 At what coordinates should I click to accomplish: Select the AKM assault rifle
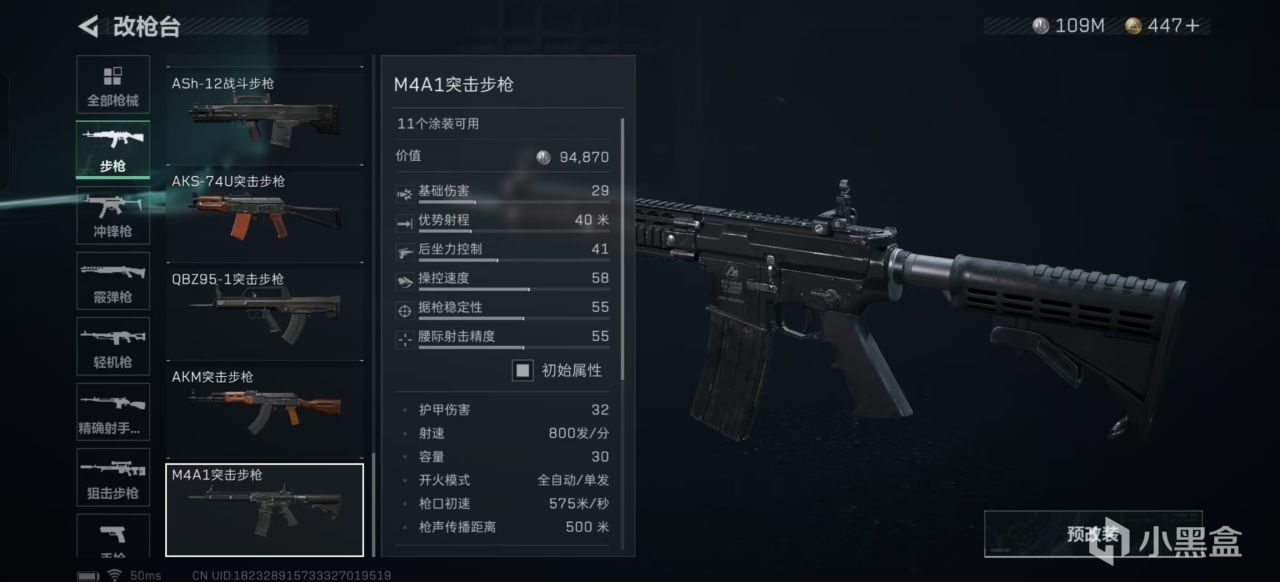coord(265,409)
